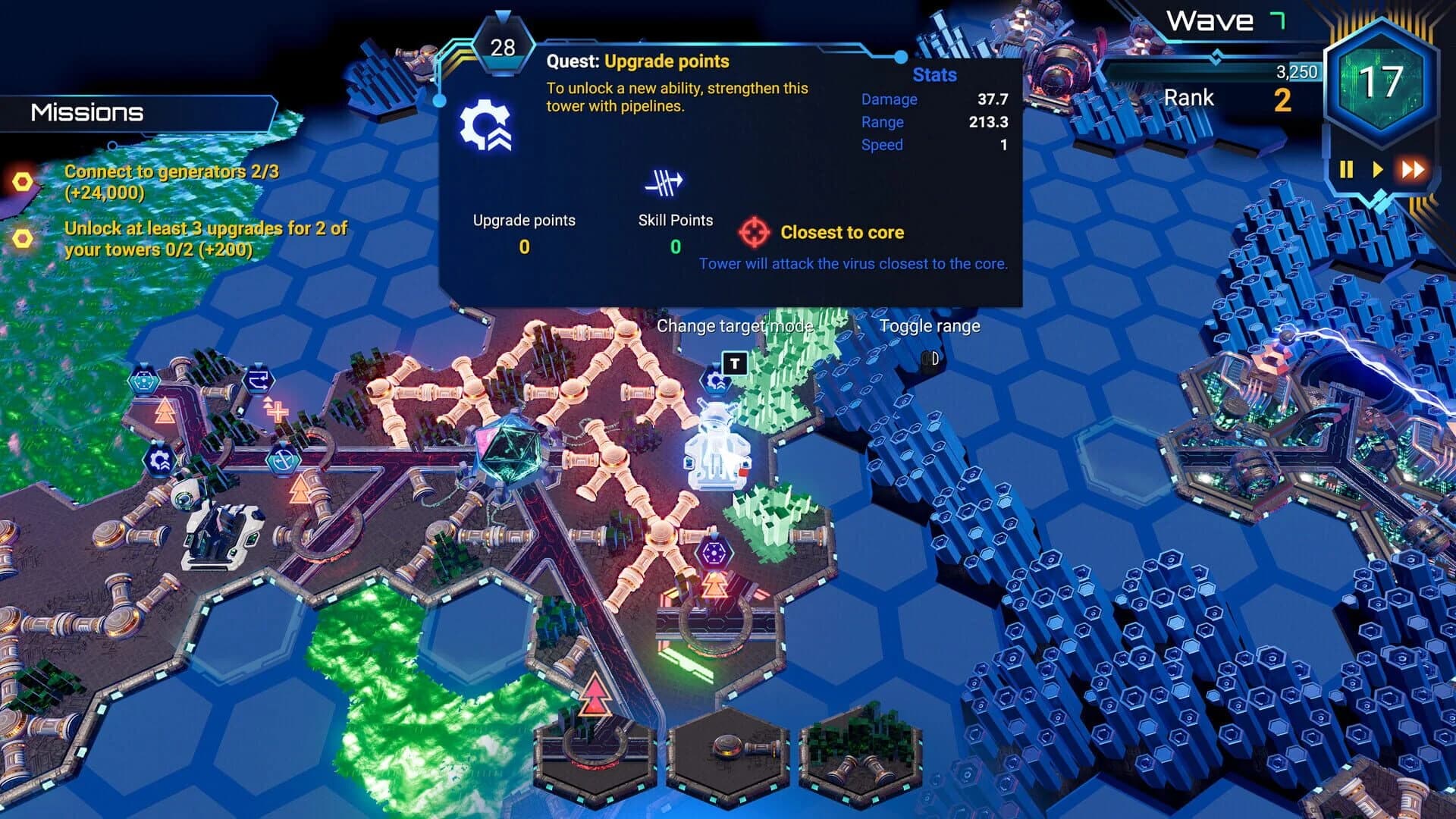Click the blue arrow above the 28 counter
This screenshot has height=819, width=1456.
(502, 15)
